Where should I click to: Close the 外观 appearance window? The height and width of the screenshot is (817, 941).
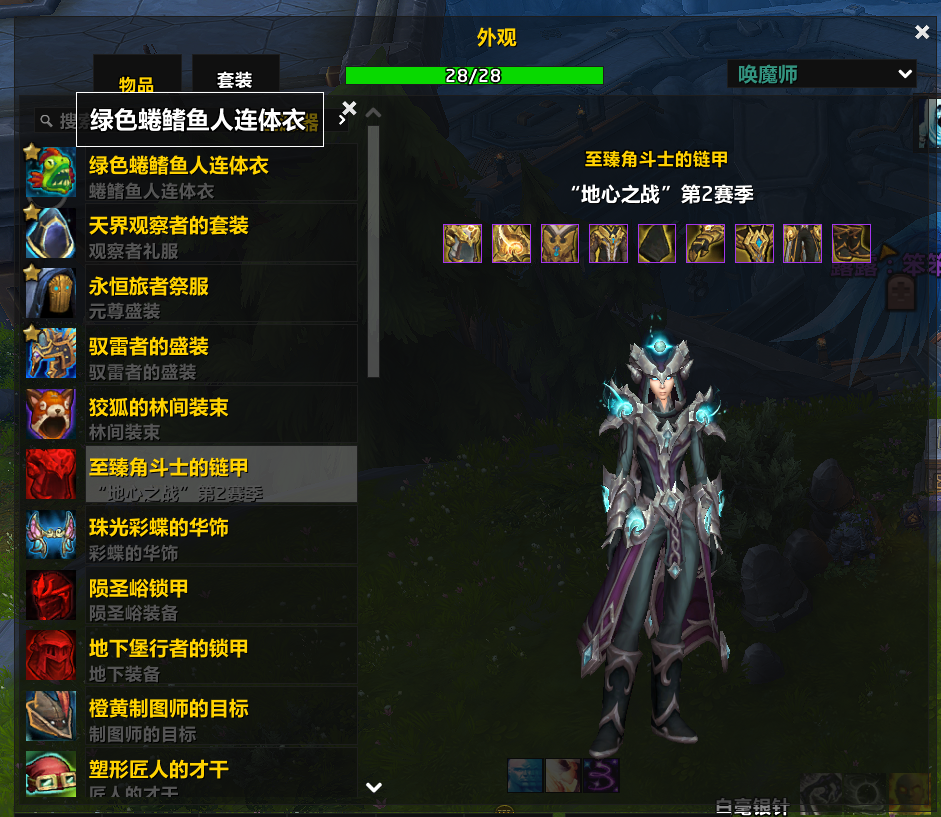click(922, 32)
